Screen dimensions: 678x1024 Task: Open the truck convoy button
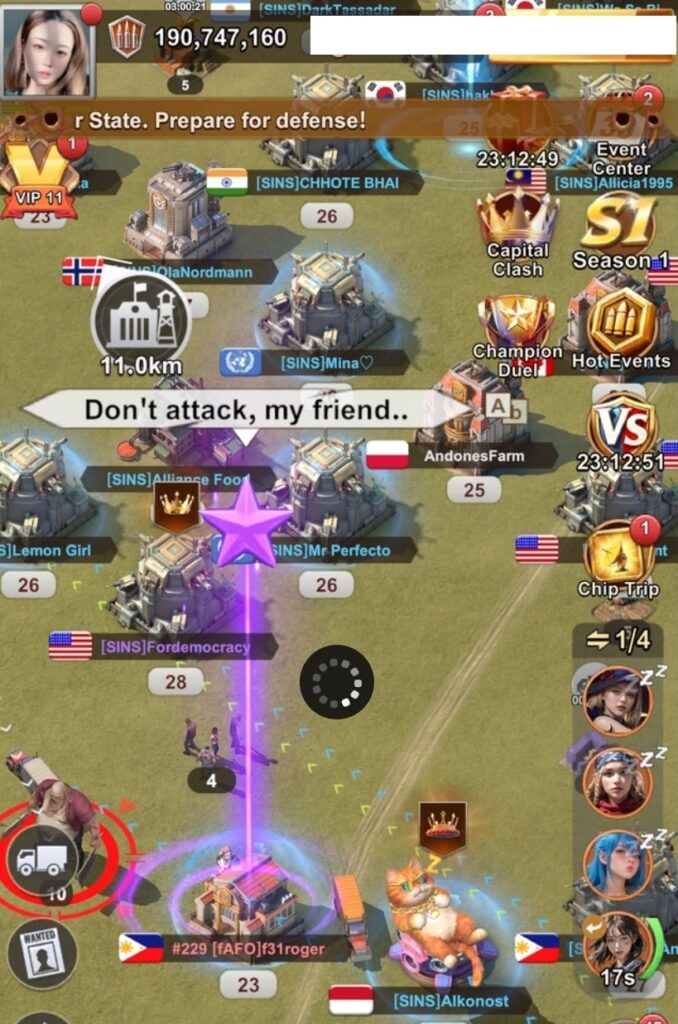(x=43, y=859)
